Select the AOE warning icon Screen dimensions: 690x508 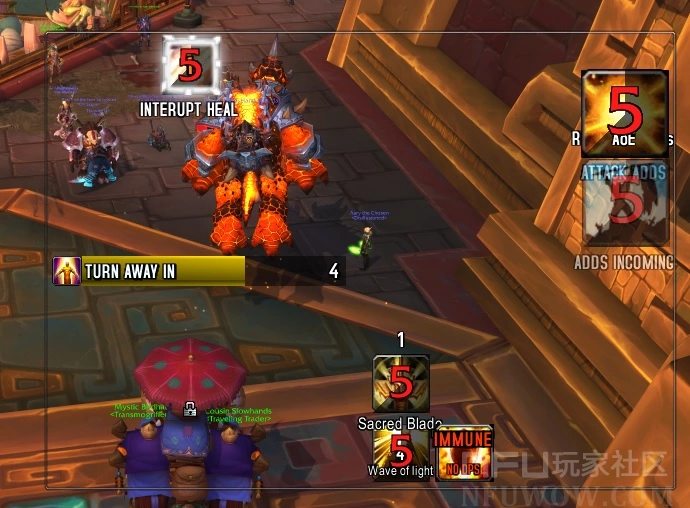coord(625,114)
